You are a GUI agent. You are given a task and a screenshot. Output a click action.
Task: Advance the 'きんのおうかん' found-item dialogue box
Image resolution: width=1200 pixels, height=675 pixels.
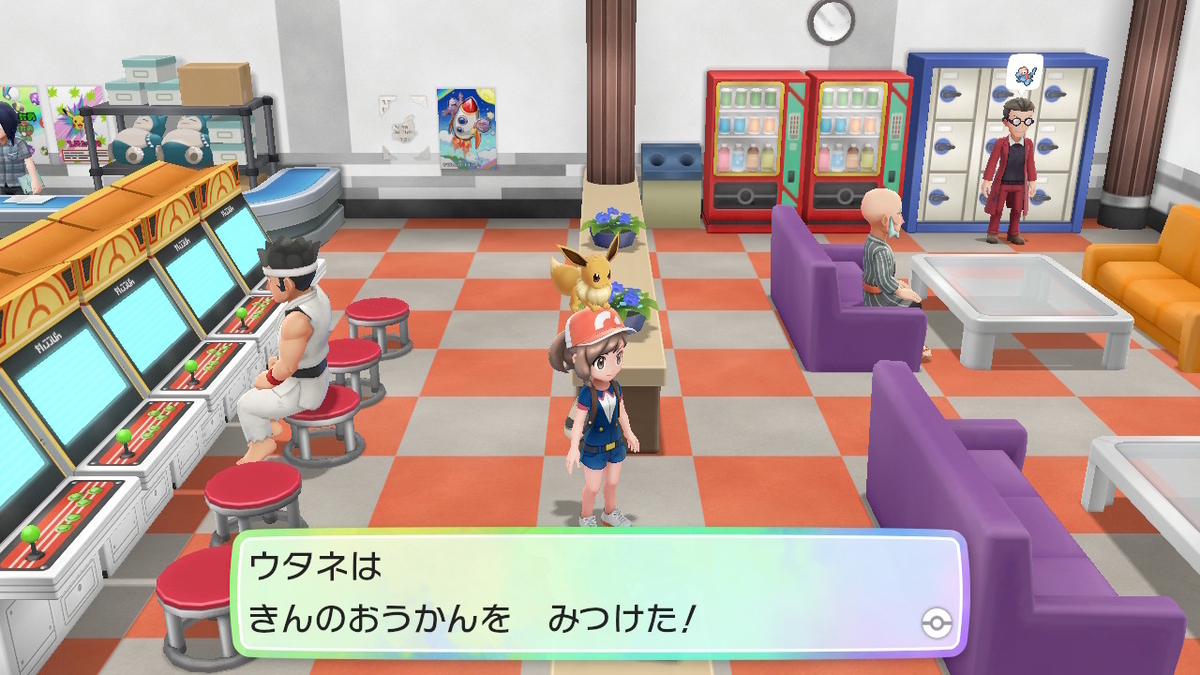coord(598,596)
